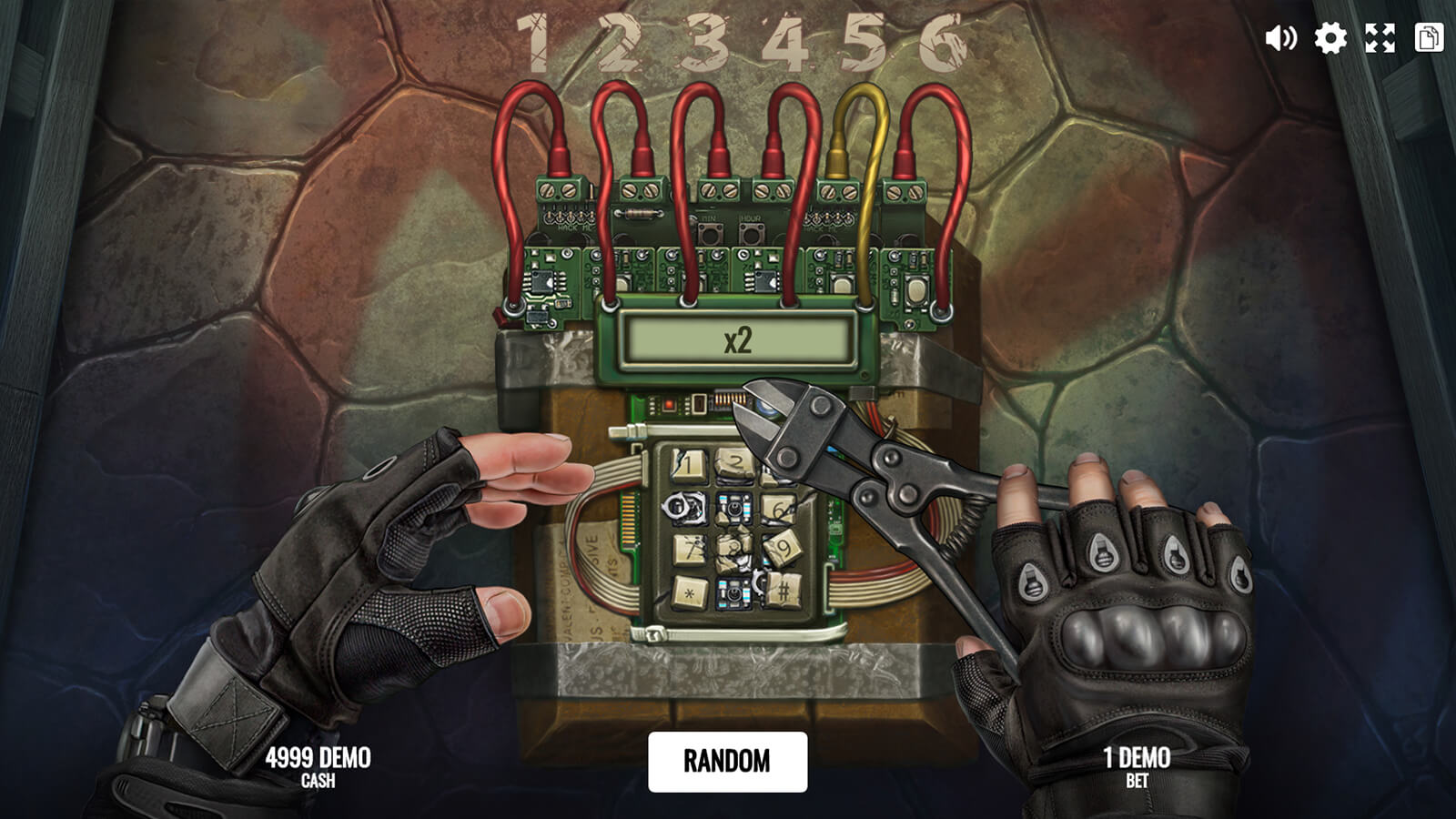Toggle the sound speaker icon
Screen dimensions: 1456x819
tap(1280, 38)
